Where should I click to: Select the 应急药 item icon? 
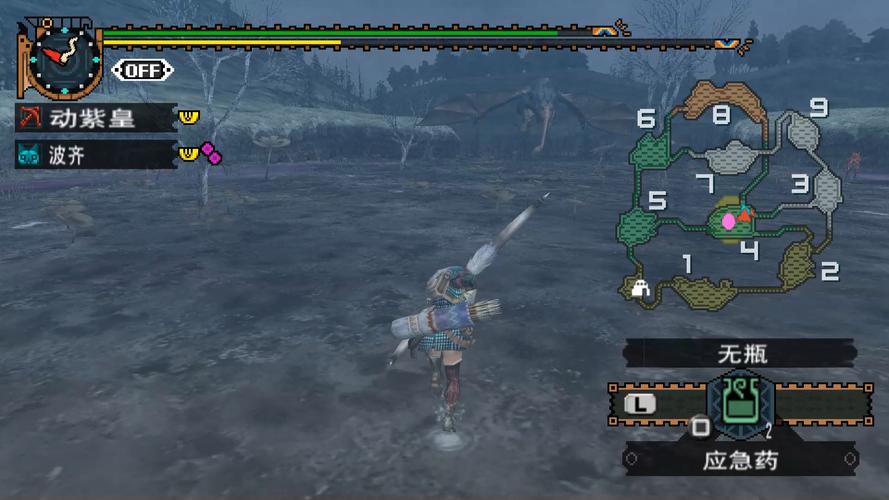tap(741, 405)
